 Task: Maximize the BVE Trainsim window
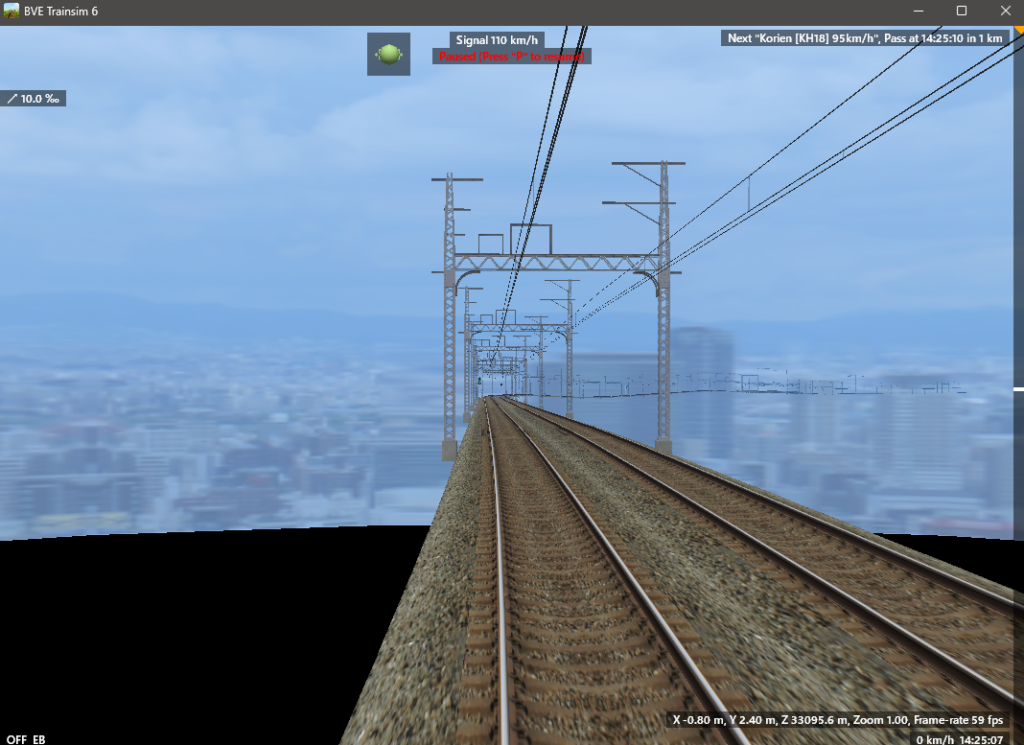[961, 11]
